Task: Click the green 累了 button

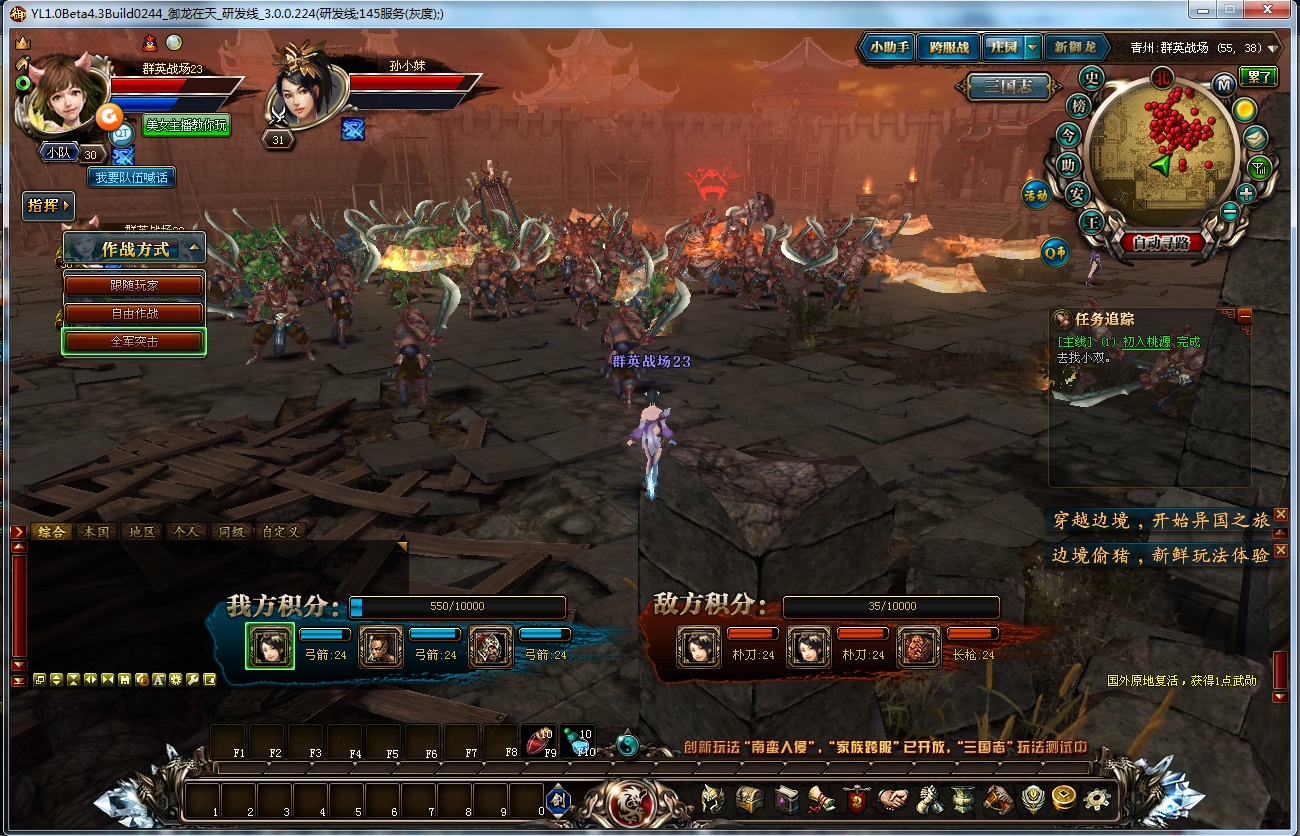Action: point(1258,77)
